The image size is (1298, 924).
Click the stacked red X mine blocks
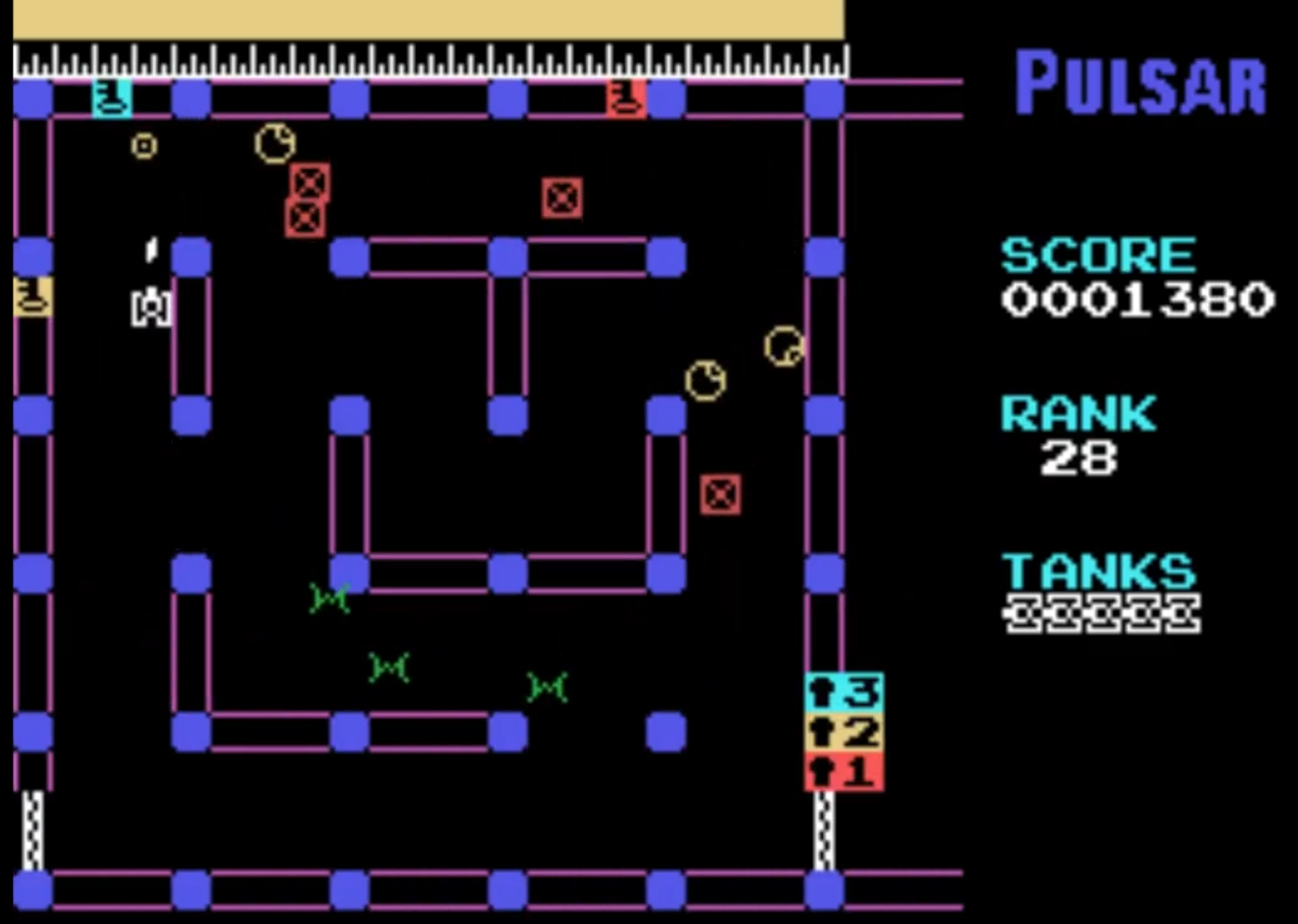(306, 198)
